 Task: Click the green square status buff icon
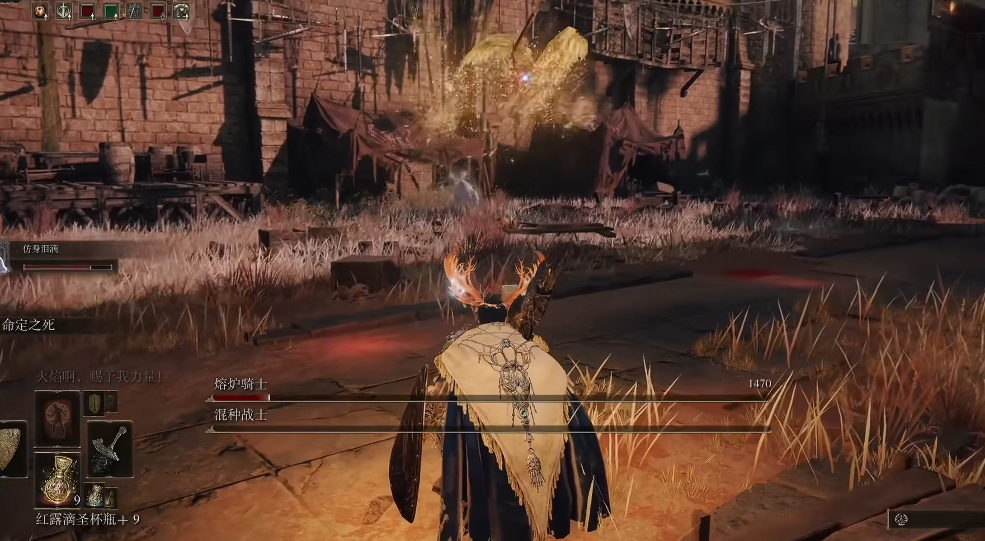pos(111,12)
